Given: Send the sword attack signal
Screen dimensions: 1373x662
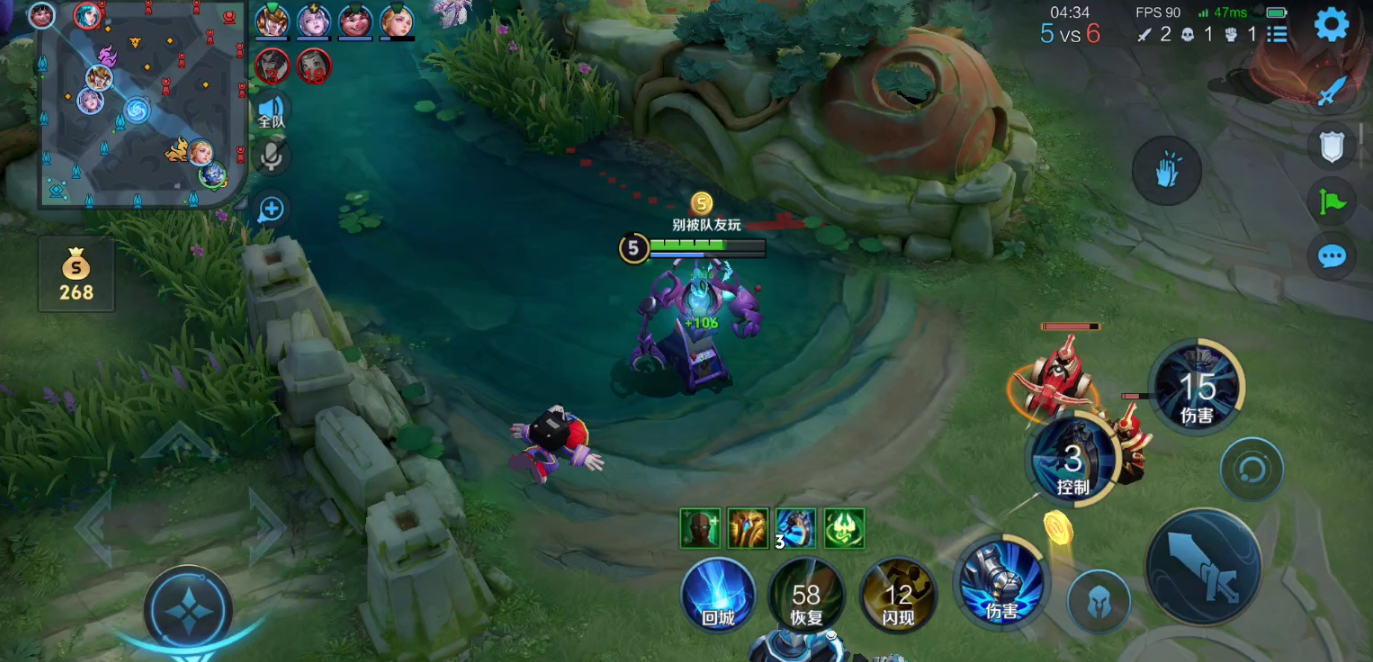Looking at the screenshot, I should pos(1331,91).
